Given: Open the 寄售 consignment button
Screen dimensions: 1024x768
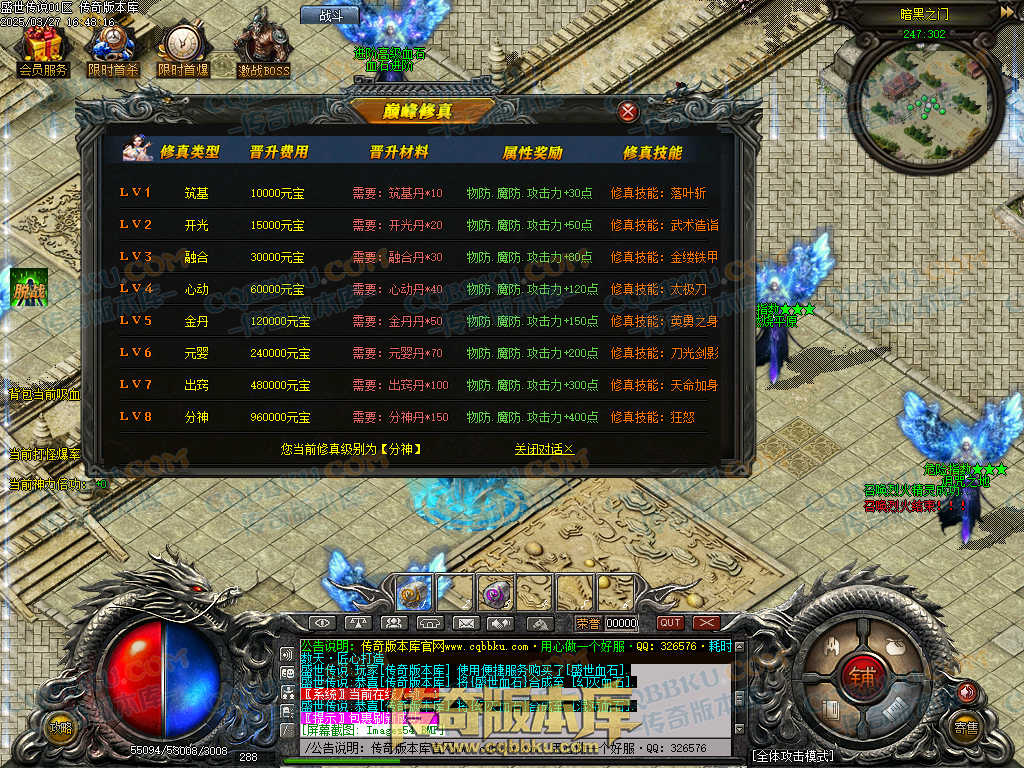Looking at the screenshot, I should (x=965, y=728).
